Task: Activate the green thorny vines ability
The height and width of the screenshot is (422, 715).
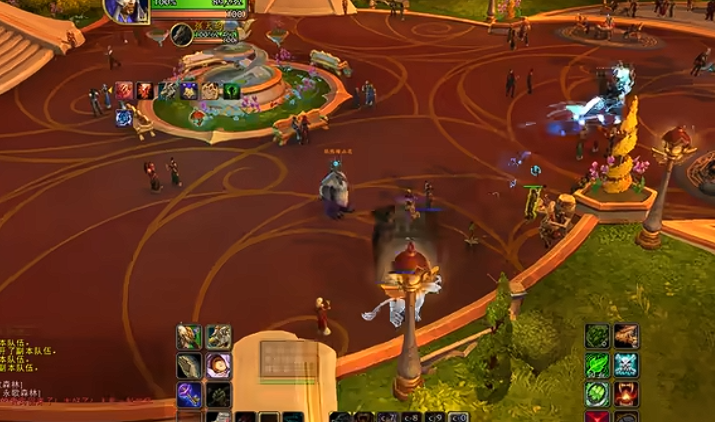Action: click(598, 336)
